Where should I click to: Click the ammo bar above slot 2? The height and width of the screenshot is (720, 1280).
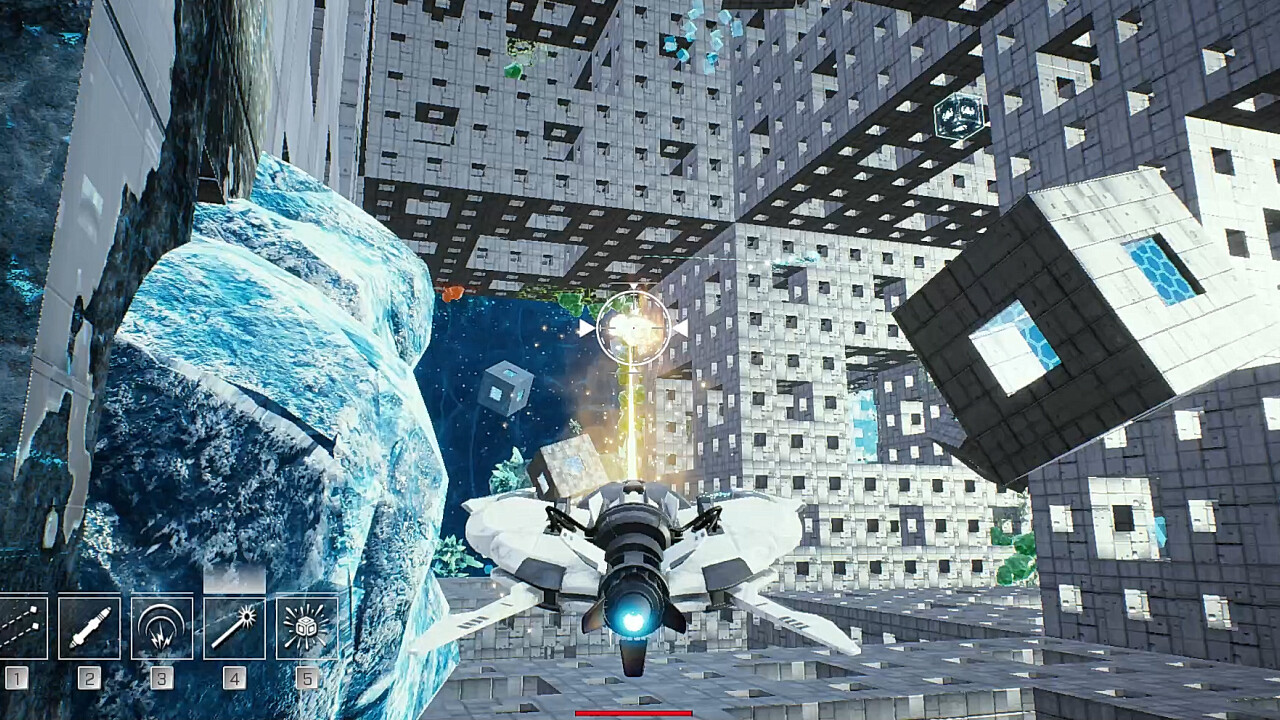tap(89, 592)
